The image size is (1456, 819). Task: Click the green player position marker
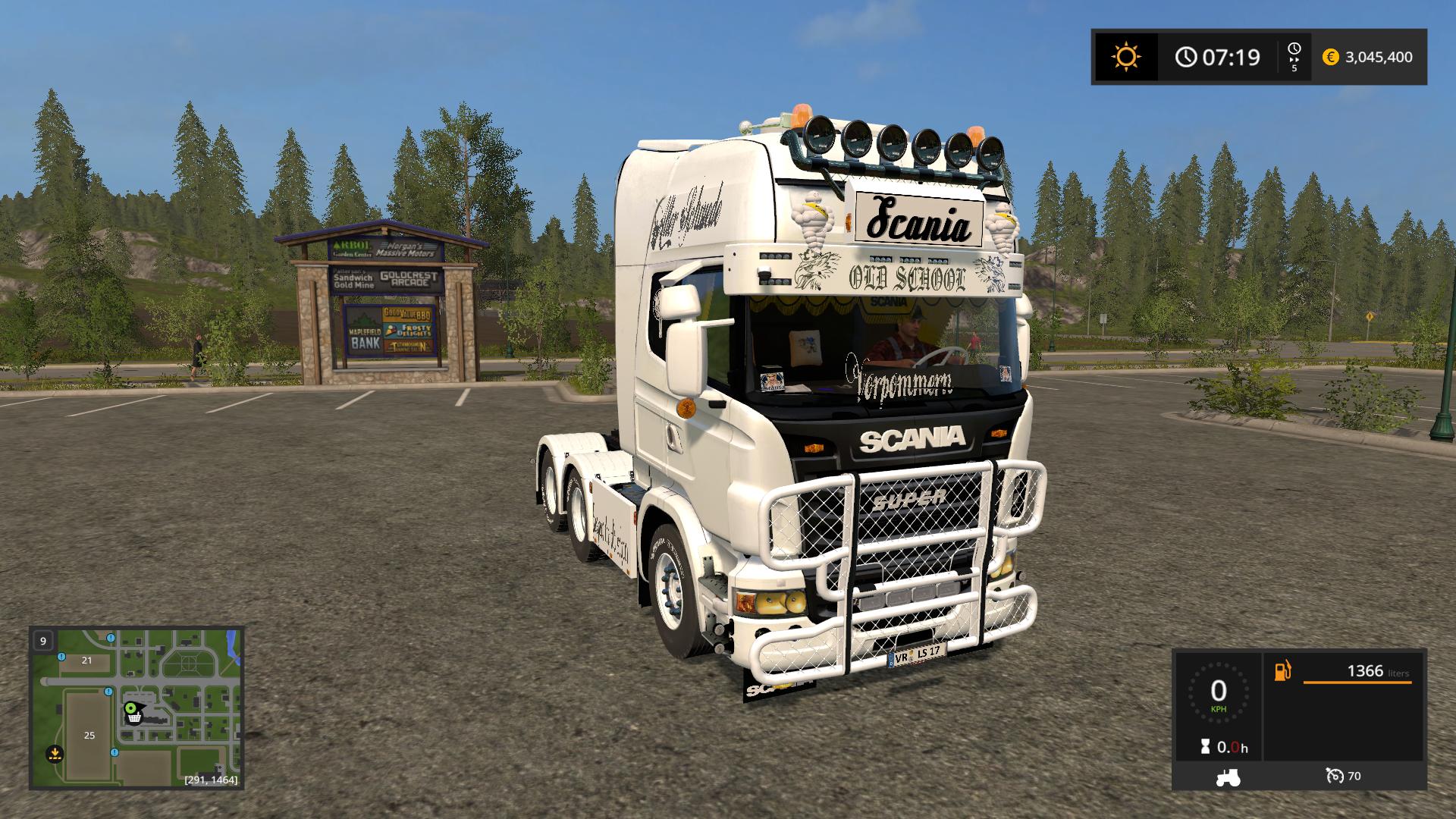131,708
